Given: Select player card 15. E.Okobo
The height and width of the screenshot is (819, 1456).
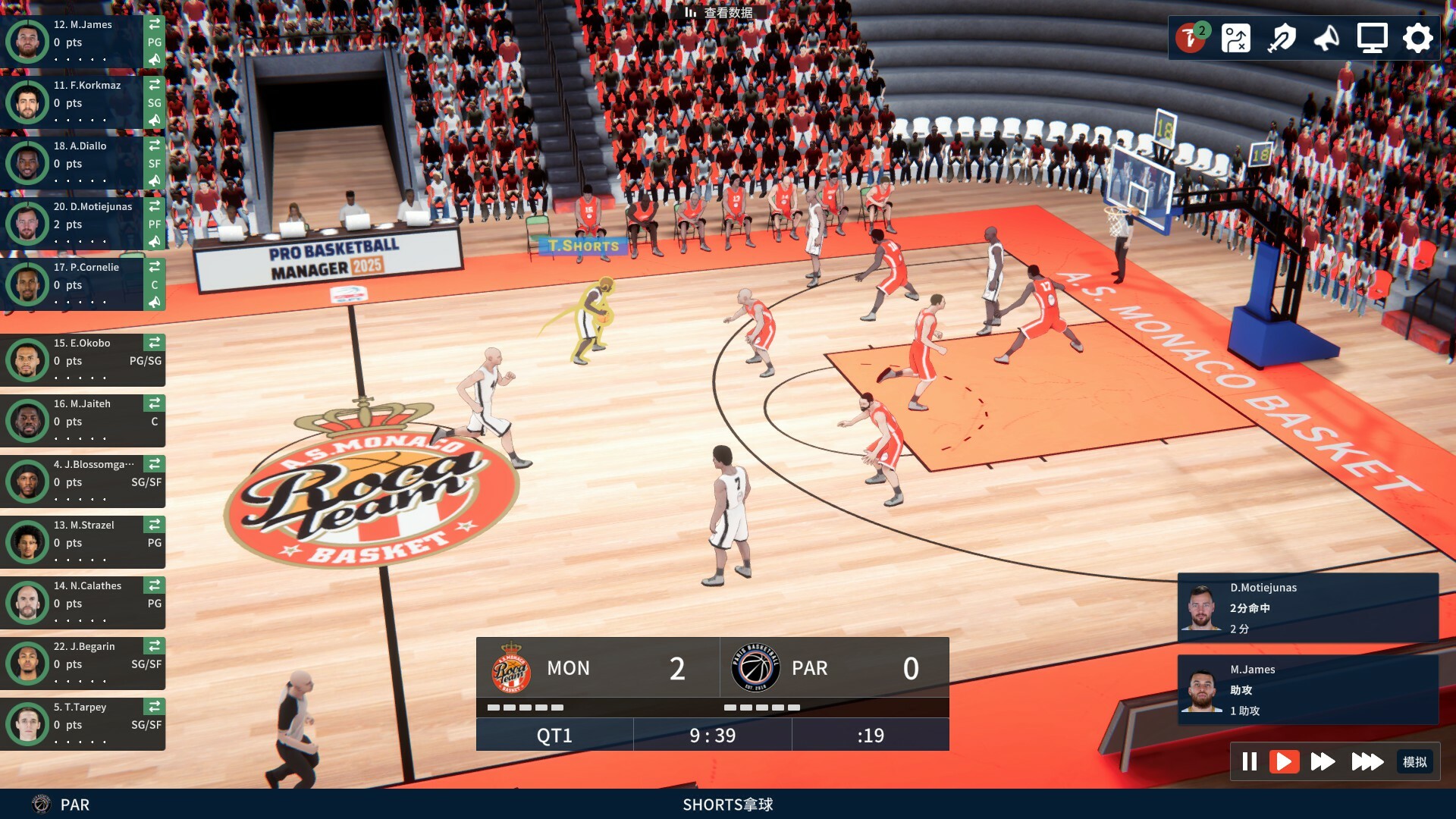Looking at the screenshot, I should click(83, 359).
